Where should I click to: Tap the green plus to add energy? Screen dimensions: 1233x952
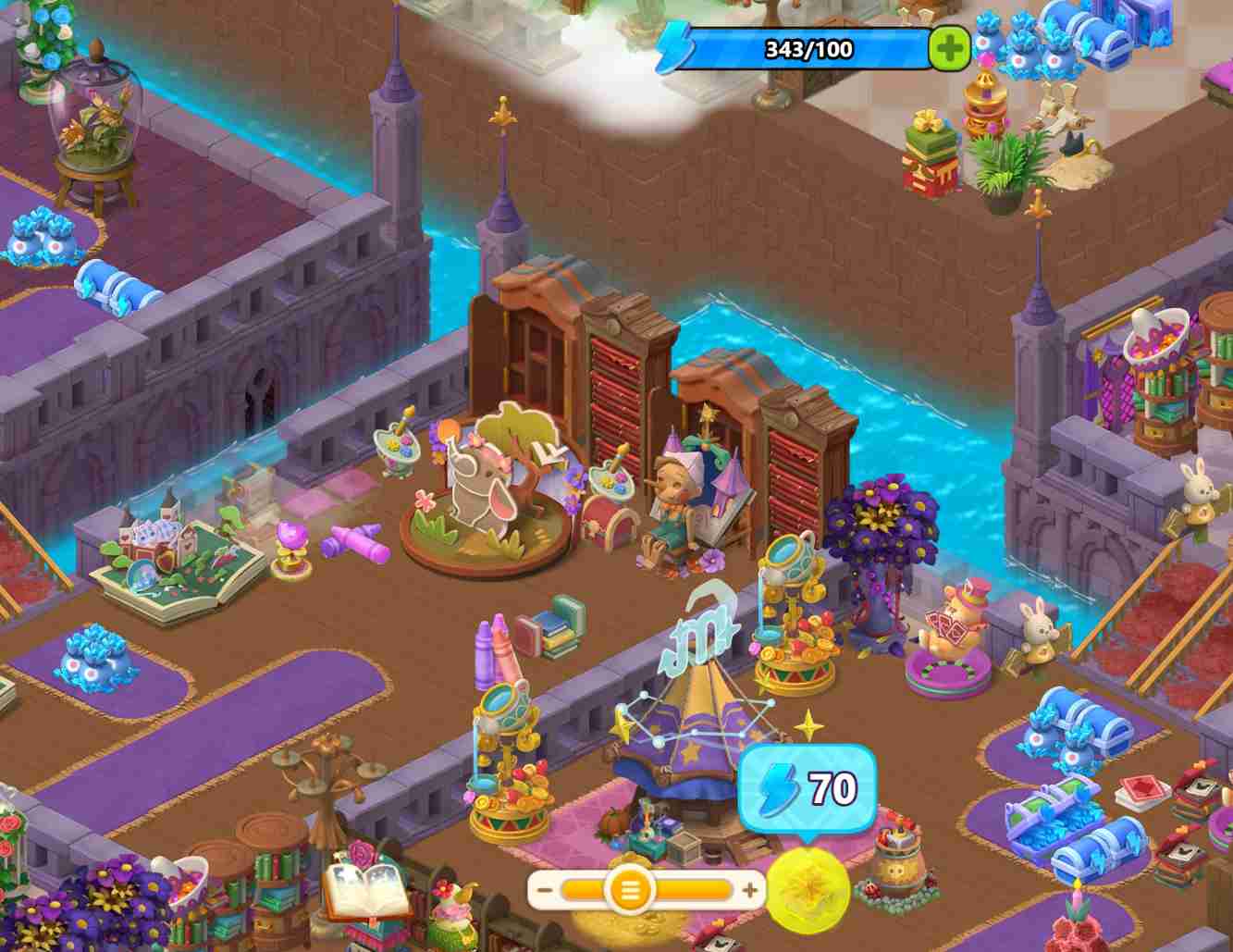[948, 49]
